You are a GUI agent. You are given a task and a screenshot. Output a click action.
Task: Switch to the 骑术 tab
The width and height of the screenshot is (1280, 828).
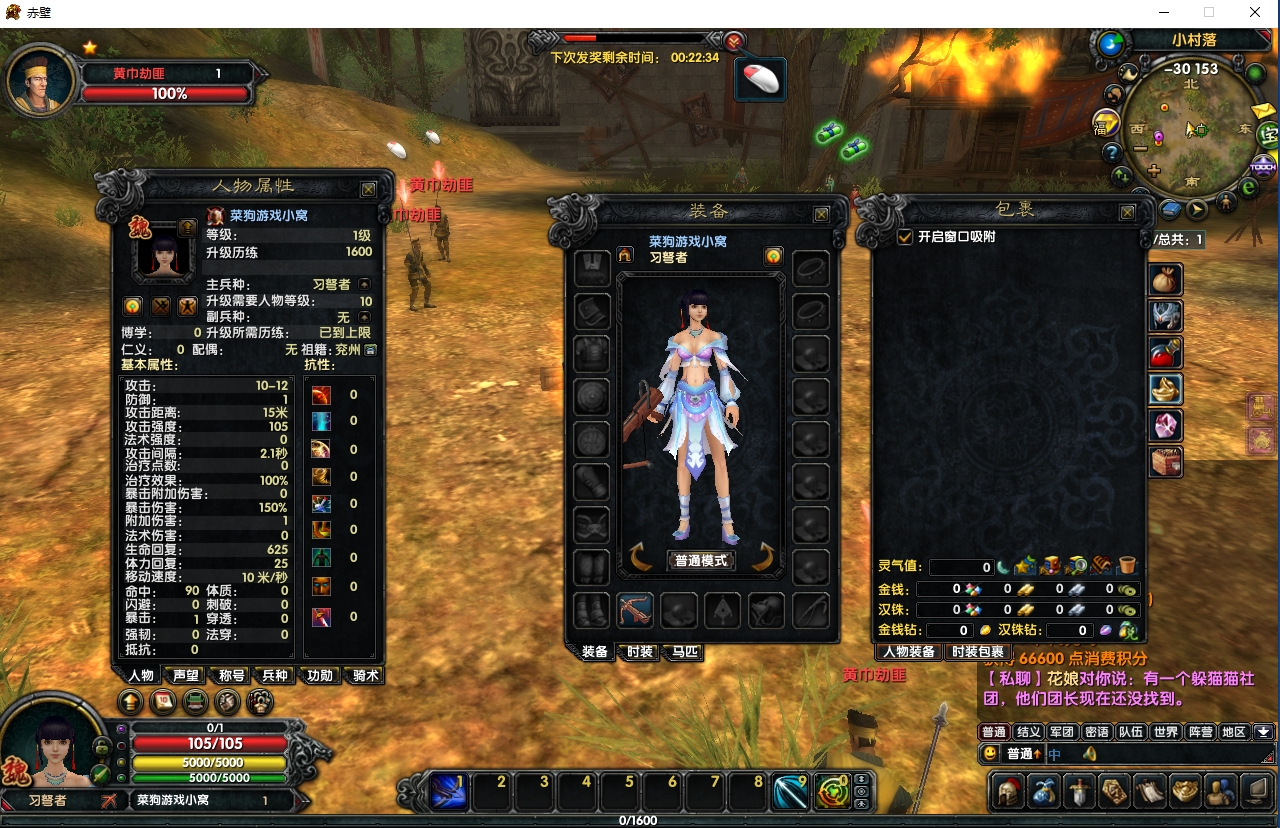[366, 676]
